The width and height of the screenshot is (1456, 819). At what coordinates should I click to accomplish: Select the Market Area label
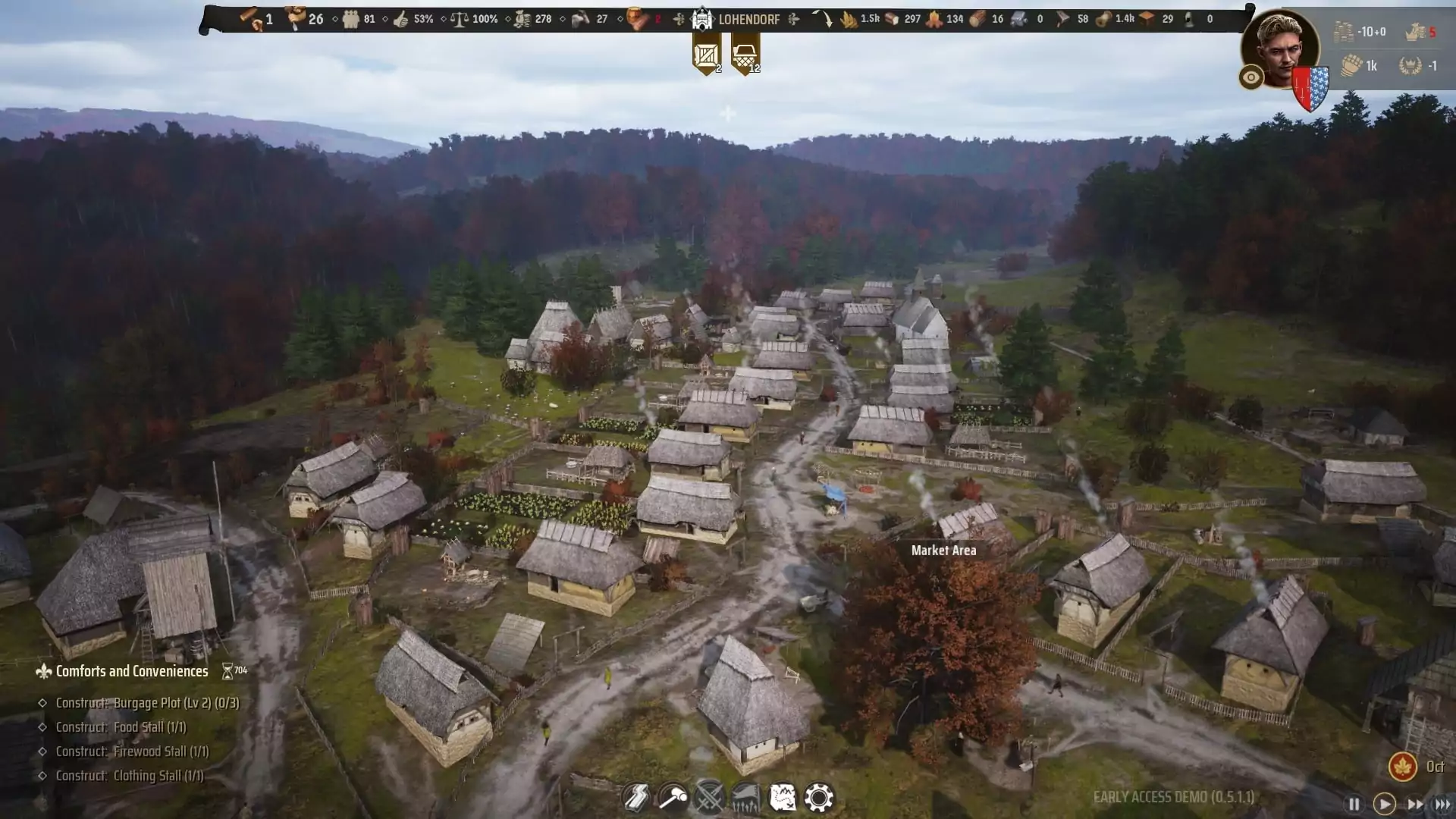(943, 551)
